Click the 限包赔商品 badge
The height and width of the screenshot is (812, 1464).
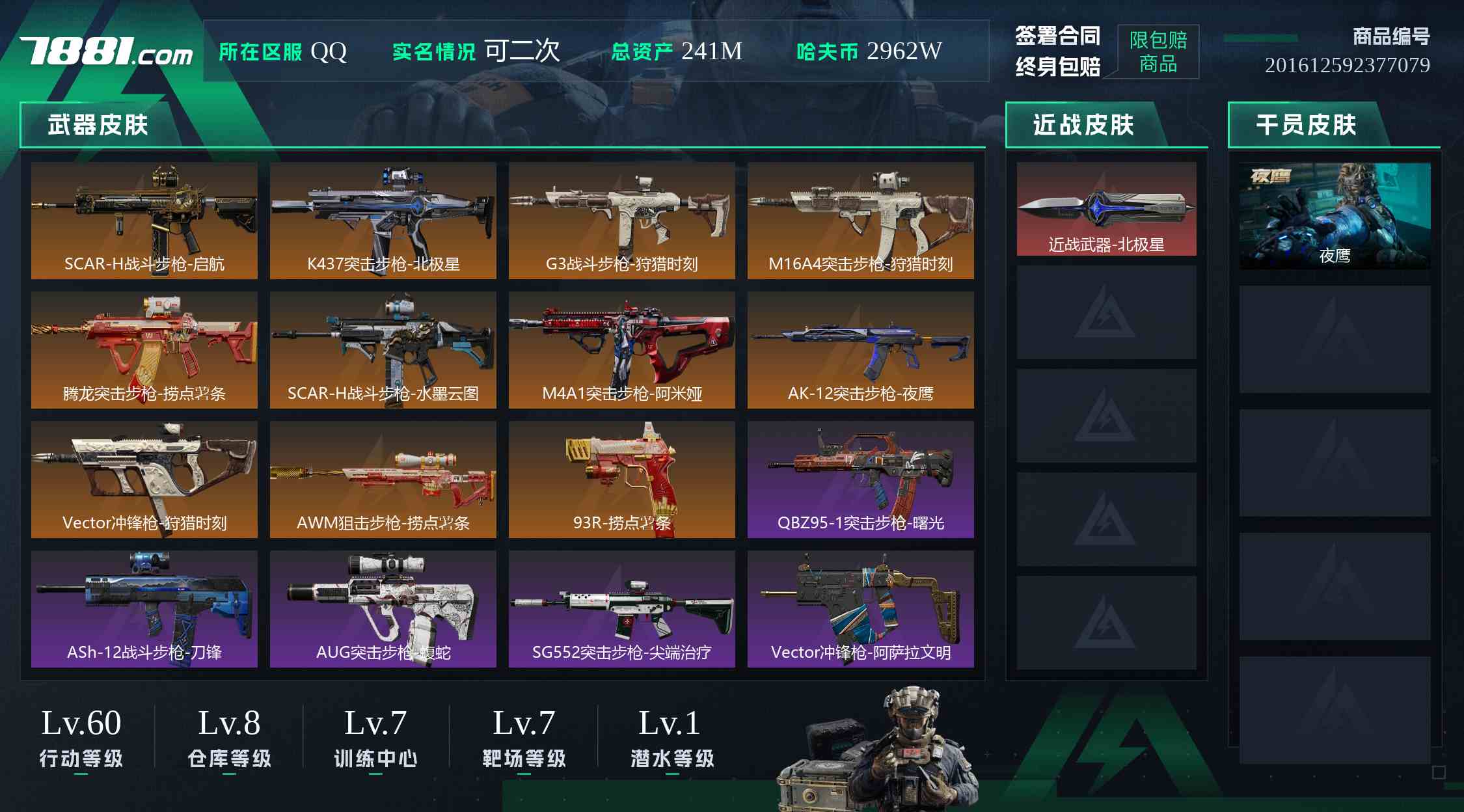(x=1158, y=52)
